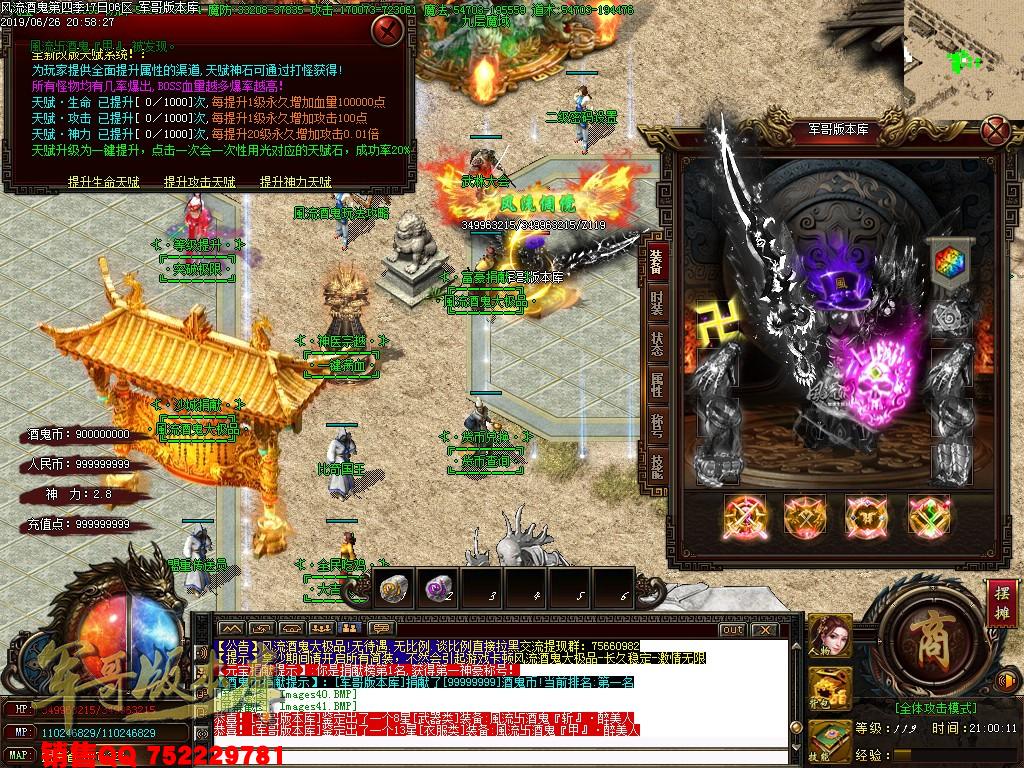Viewport: 1024px width, 768px height.
Task: Show the 技能 skills tab
Action: click(656, 467)
